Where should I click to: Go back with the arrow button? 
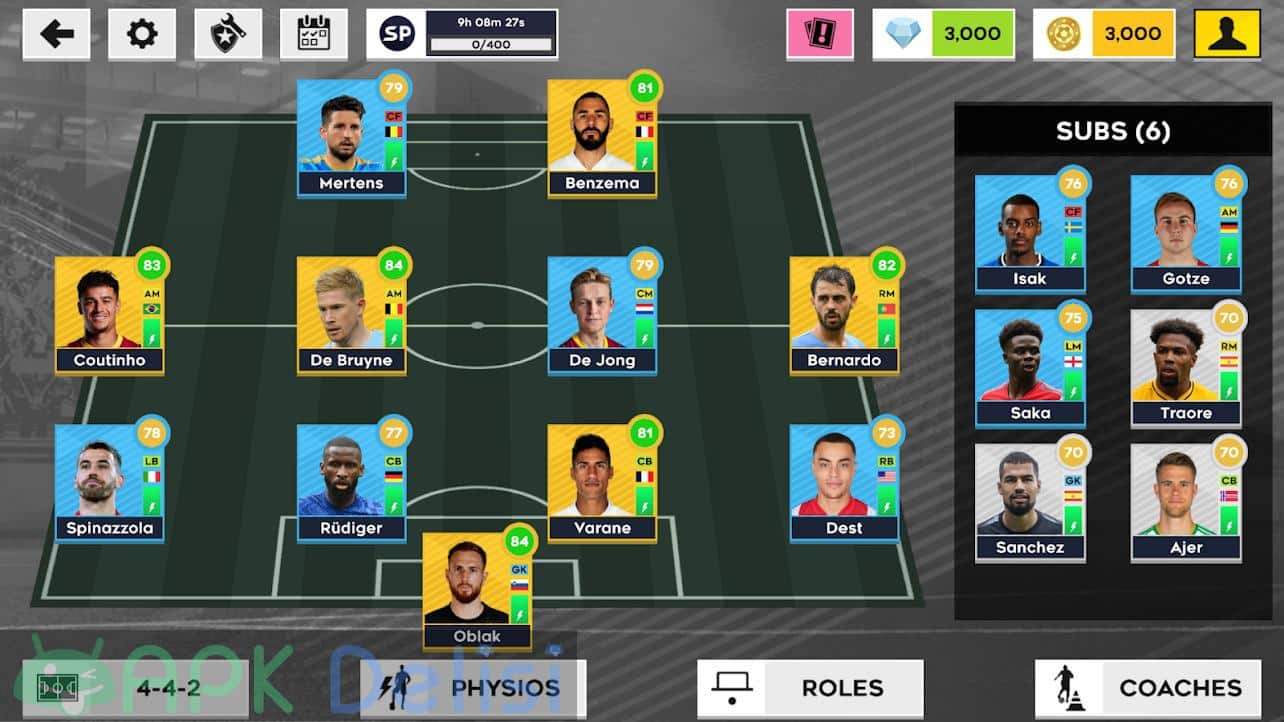56,34
